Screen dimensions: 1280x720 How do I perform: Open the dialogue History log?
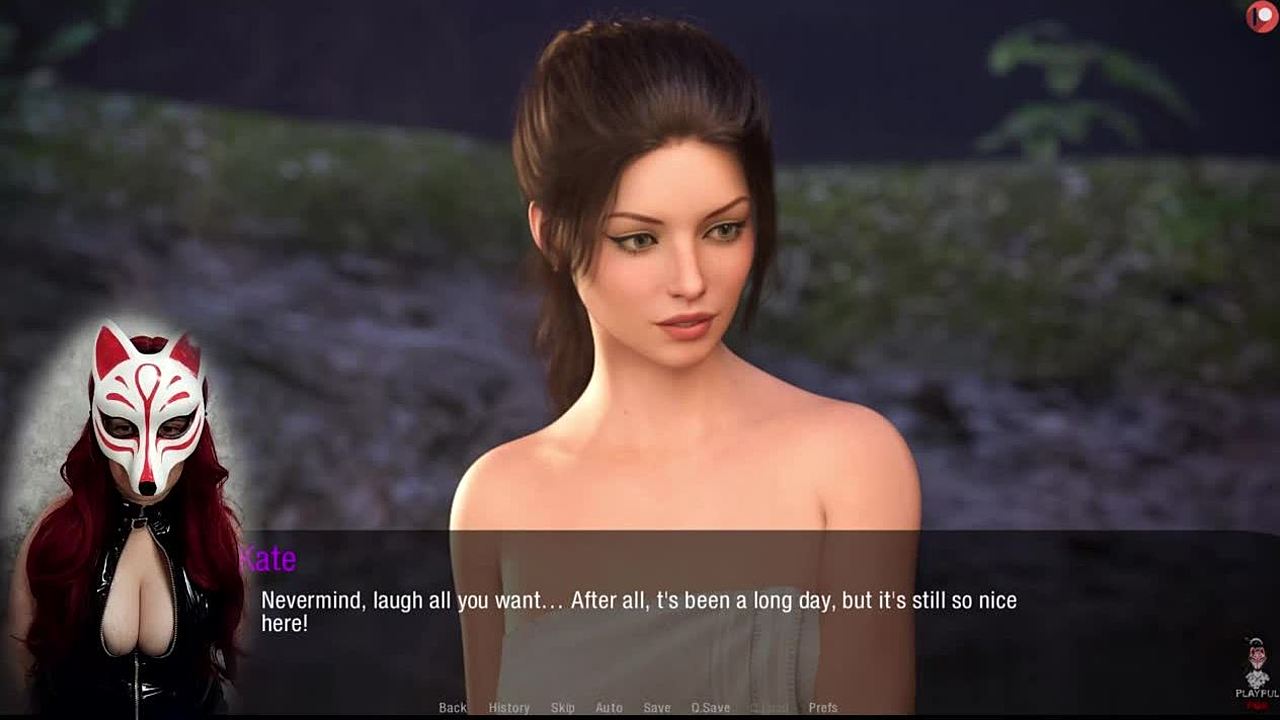pyautogui.click(x=509, y=708)
